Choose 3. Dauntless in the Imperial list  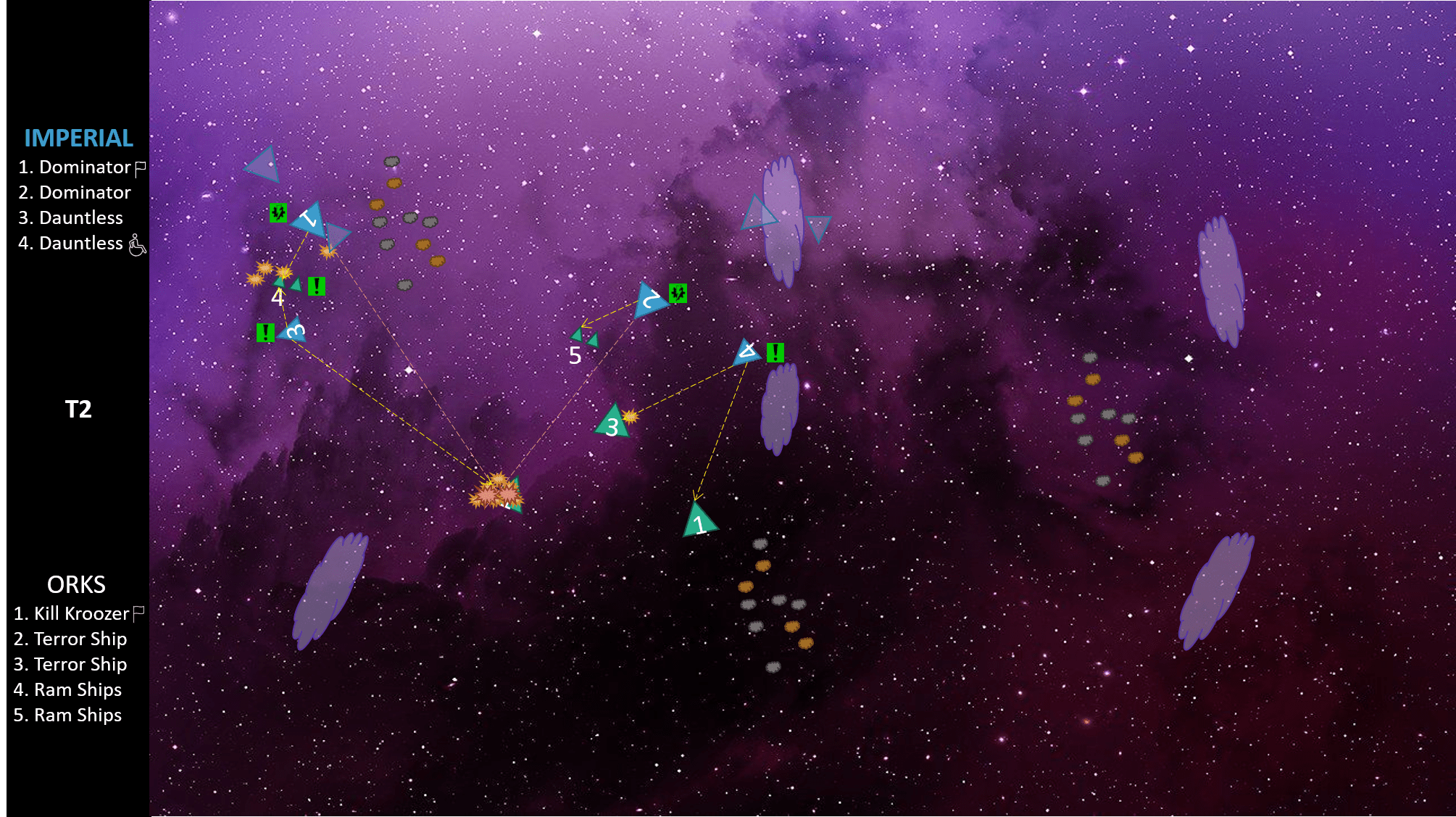70,218
